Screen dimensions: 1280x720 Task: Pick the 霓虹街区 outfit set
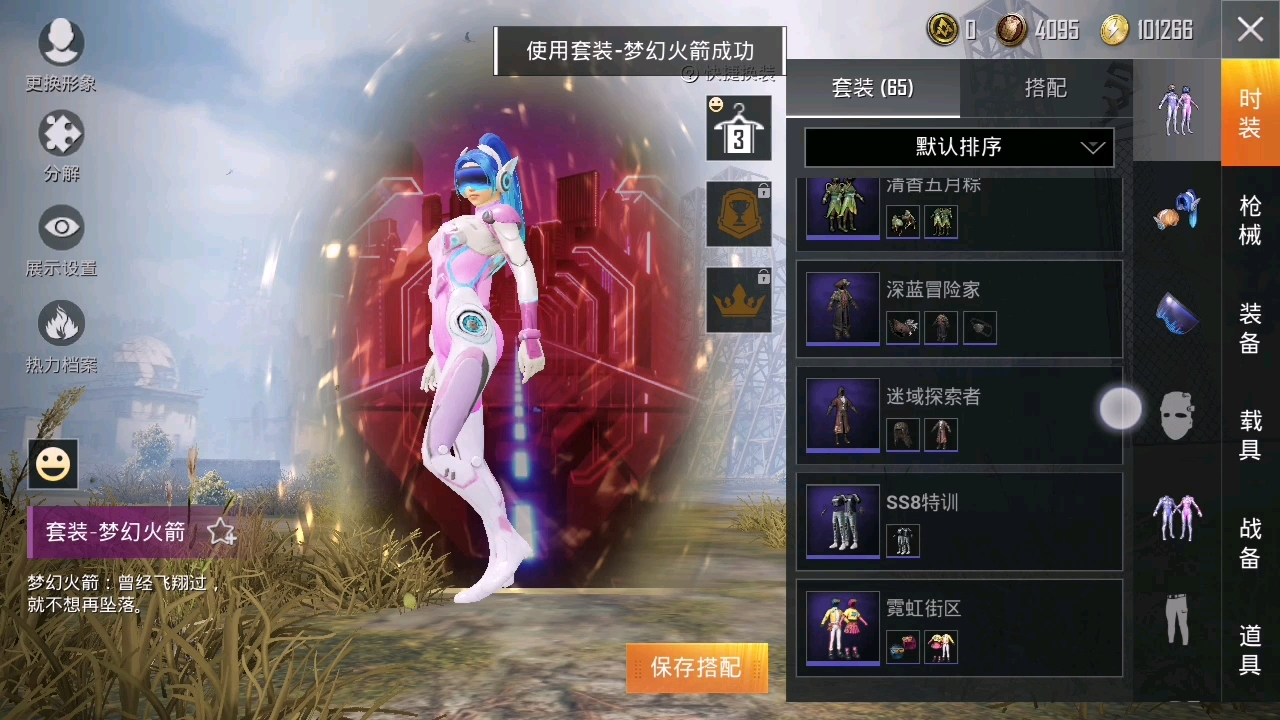[958, 628]
